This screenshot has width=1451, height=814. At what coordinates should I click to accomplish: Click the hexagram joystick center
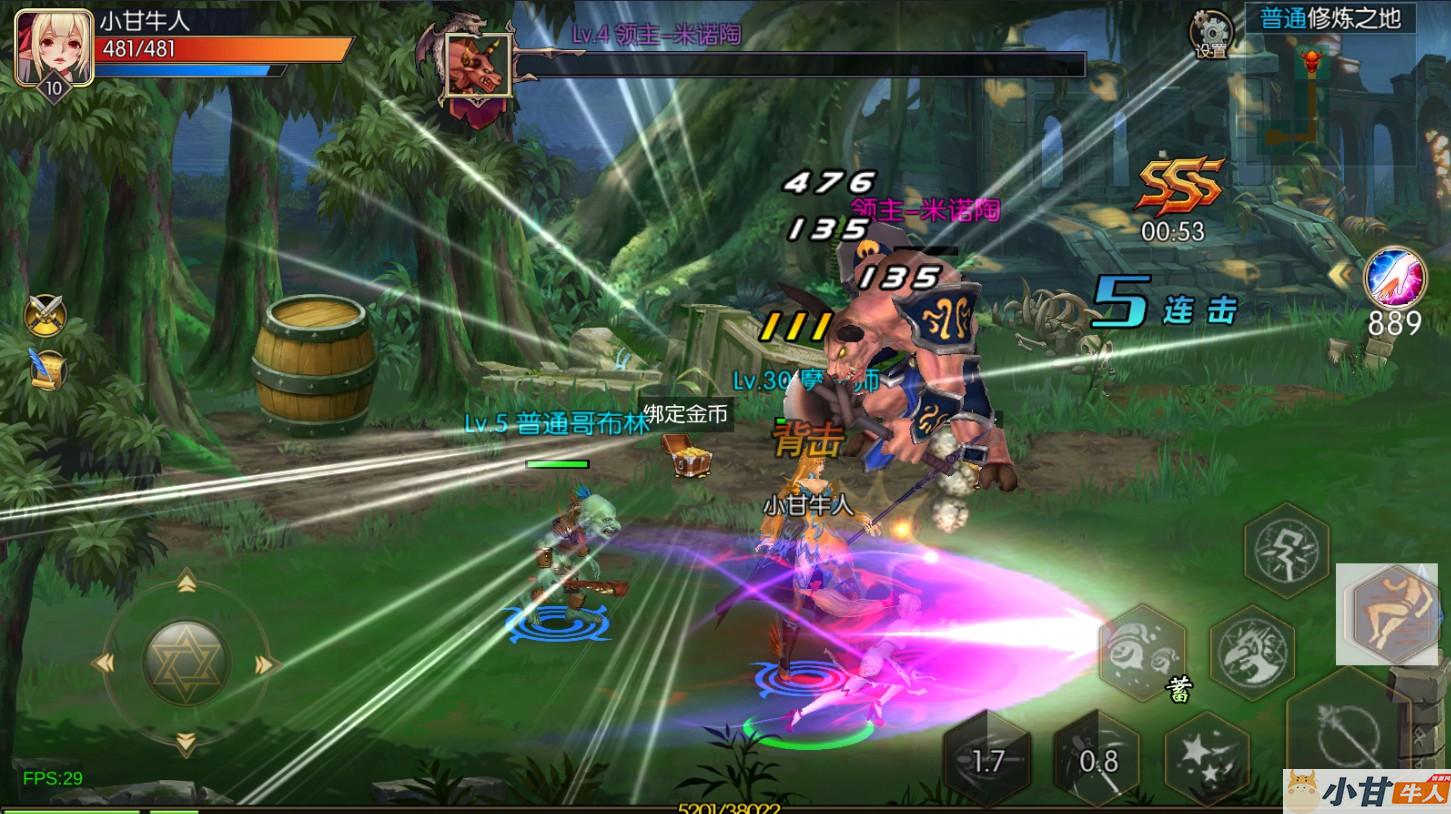[185, 663]
